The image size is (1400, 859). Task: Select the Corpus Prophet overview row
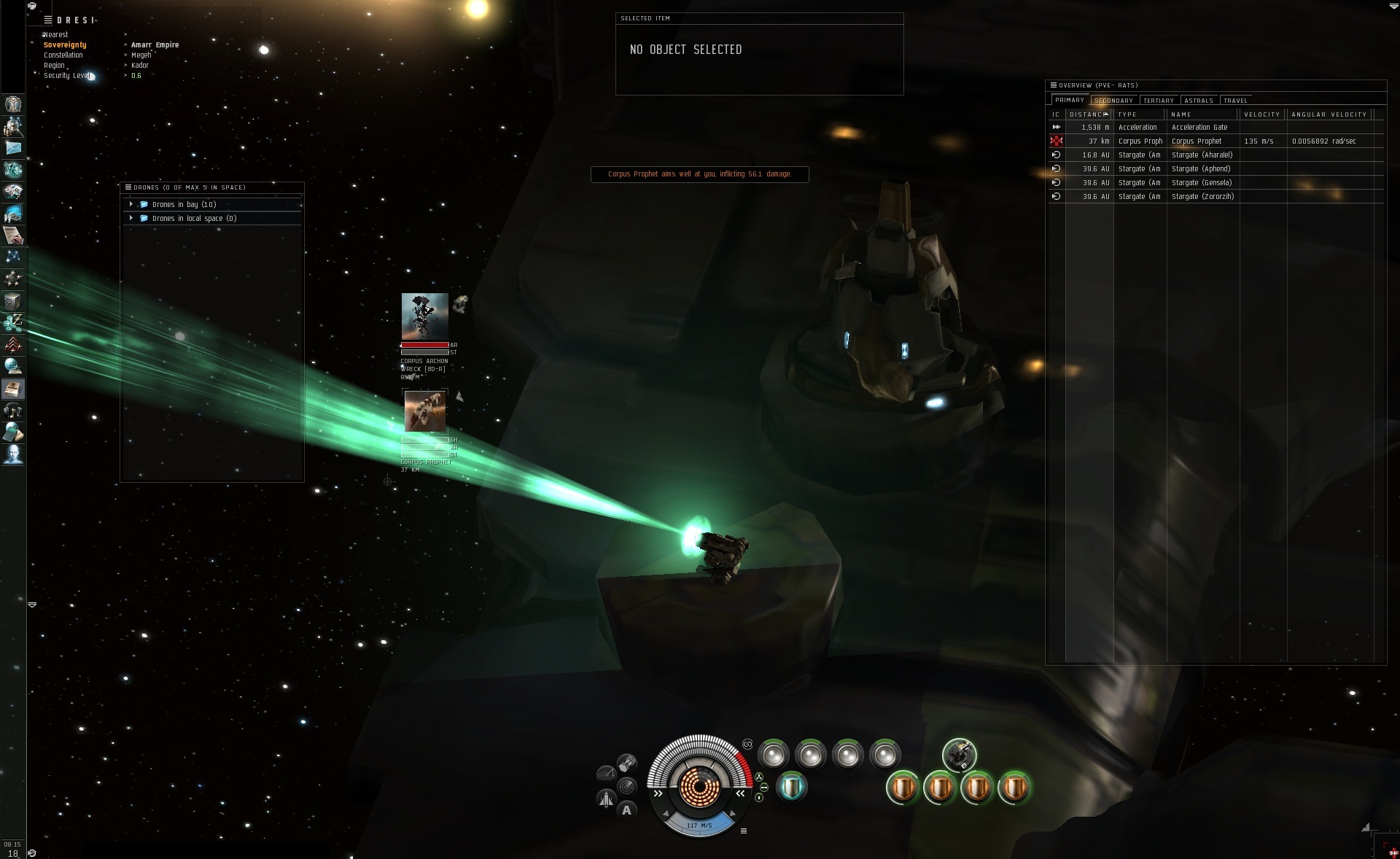point(1196,141)
